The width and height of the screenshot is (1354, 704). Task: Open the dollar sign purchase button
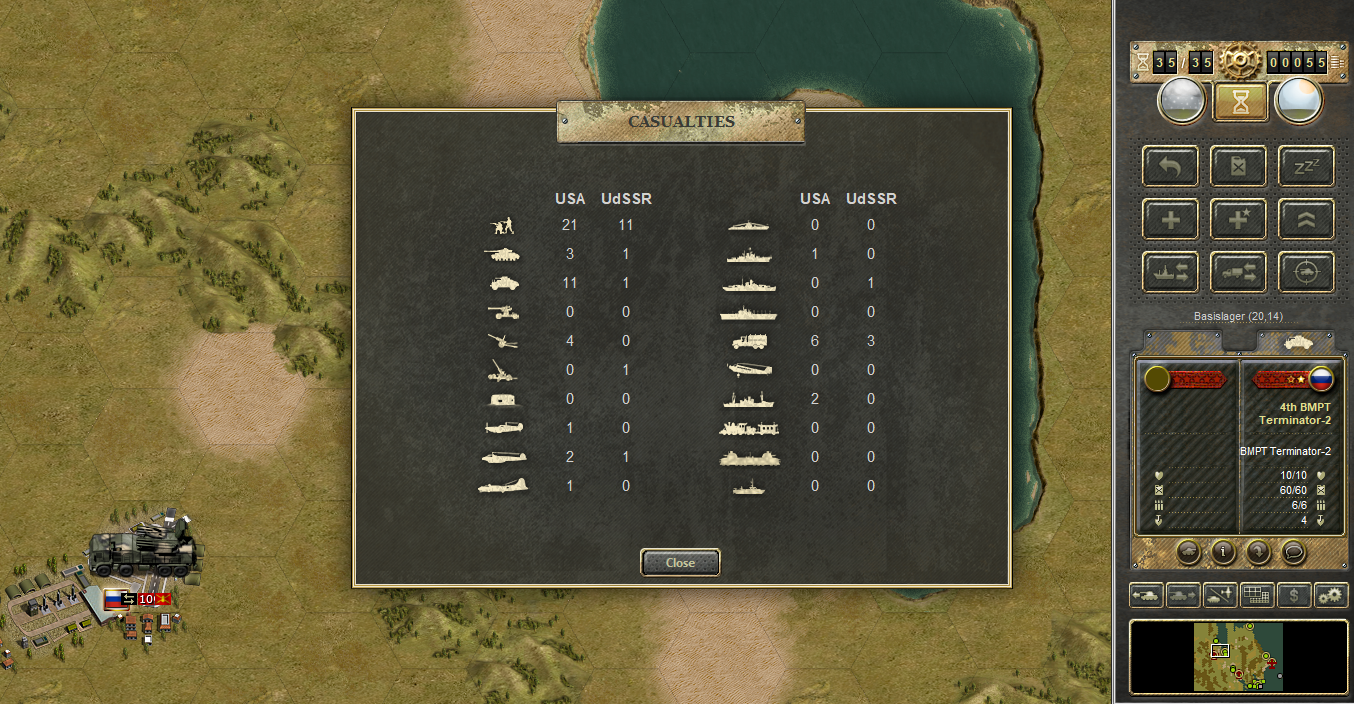pos(1294,595)
